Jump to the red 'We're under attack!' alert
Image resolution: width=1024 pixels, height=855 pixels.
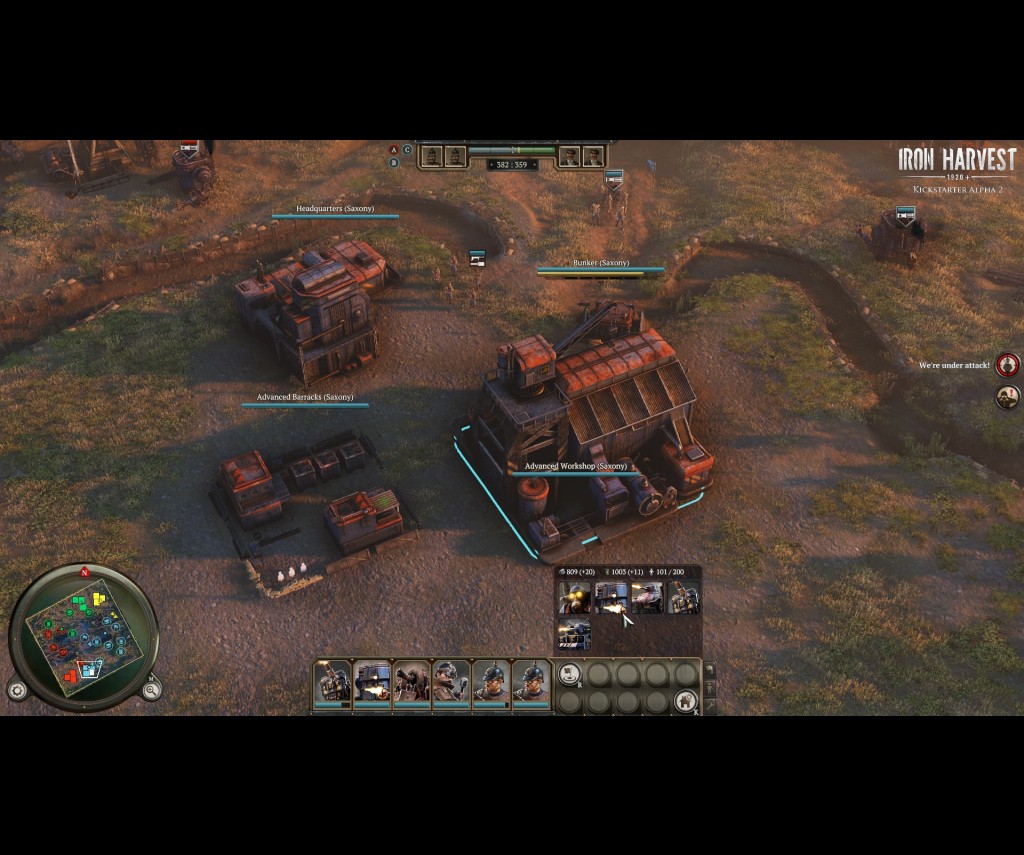[x=1007, y=365]
